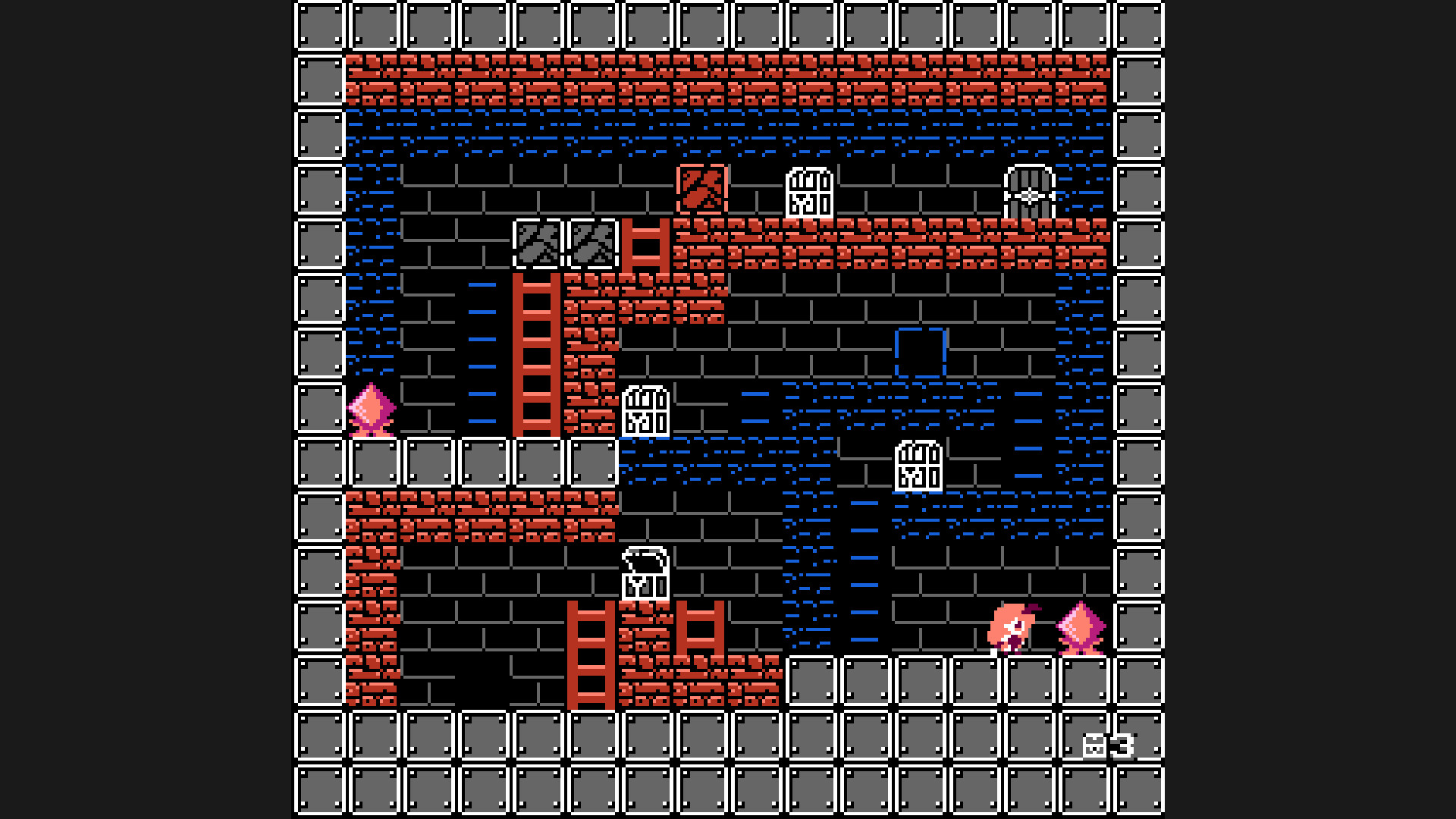Click the top-left metal border tile

[318, 27]
